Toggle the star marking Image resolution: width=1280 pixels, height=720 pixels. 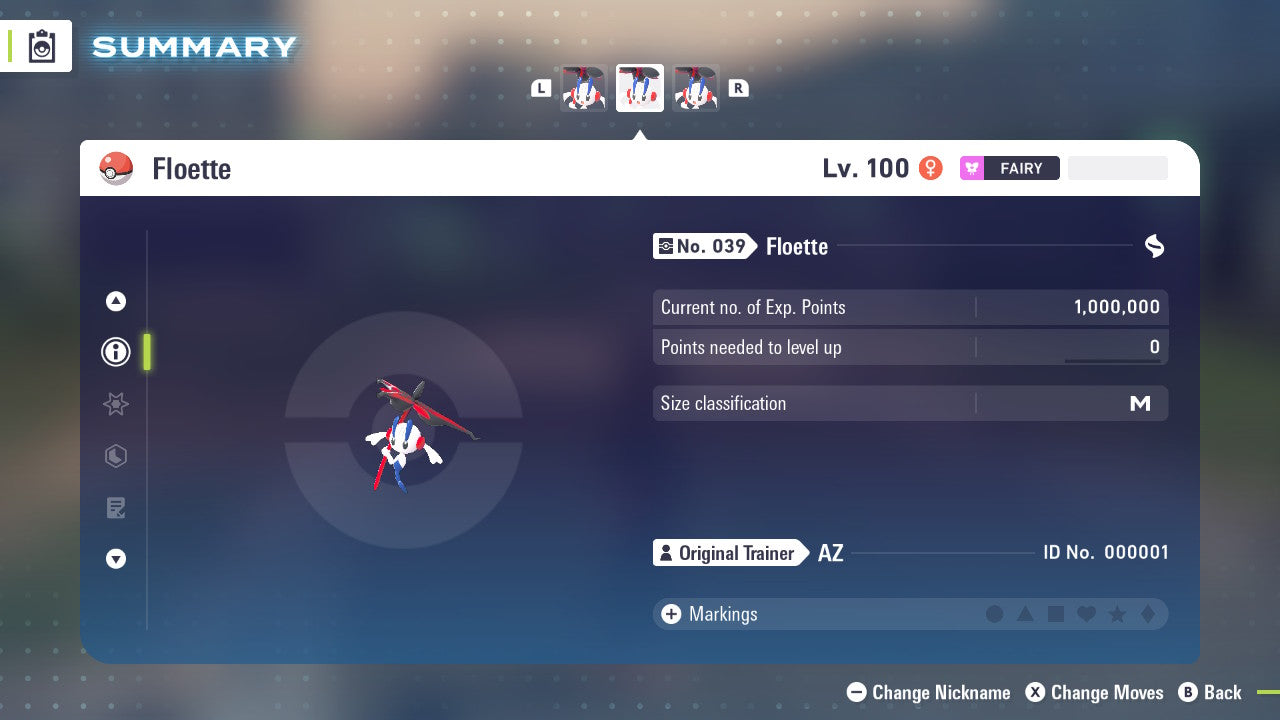click(1117, 614)
